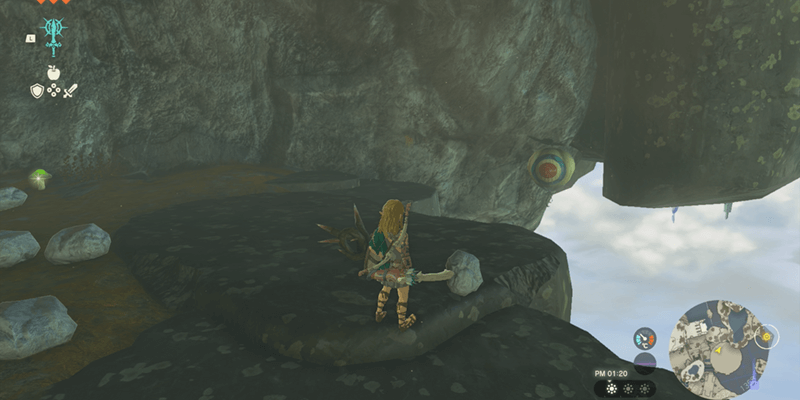Open the circular minimap
800x400 pixels.
pos(722,344)
